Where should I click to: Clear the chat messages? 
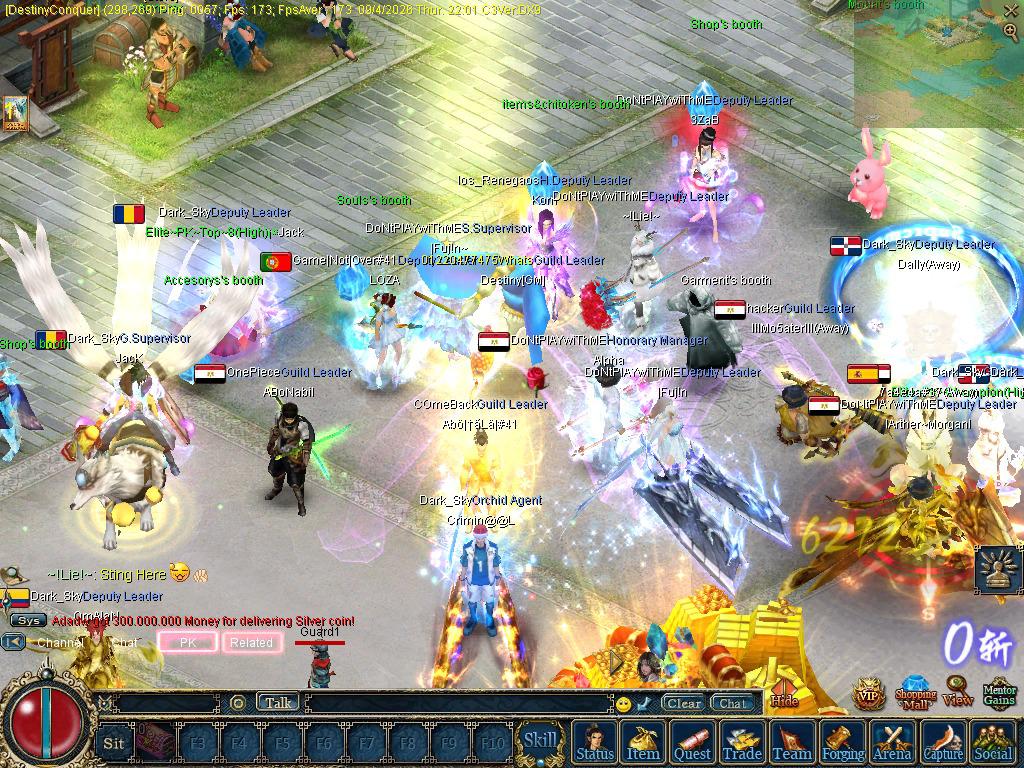684,703
